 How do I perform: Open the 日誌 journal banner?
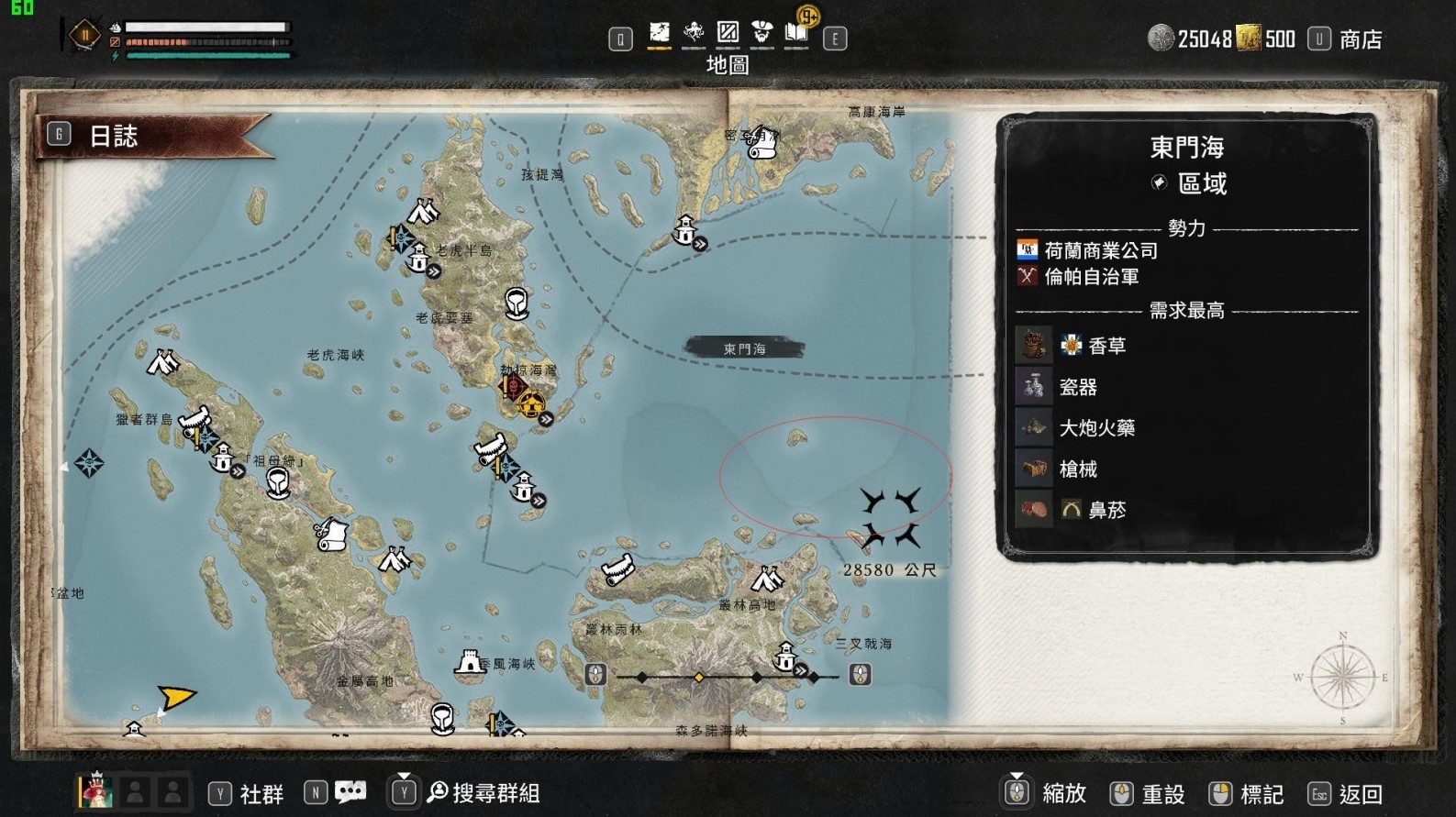(113, 137)
